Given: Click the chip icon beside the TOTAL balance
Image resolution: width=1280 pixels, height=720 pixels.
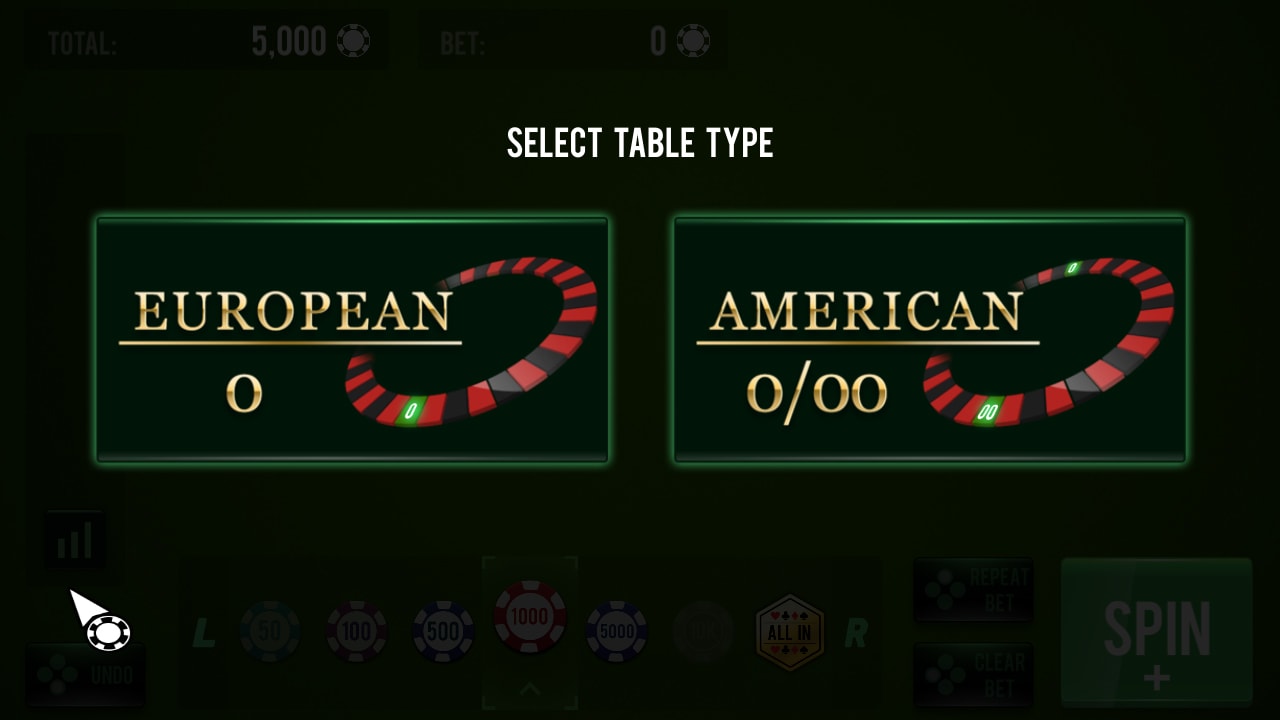Looking at the screenshot, I should (x=355, y=41).
